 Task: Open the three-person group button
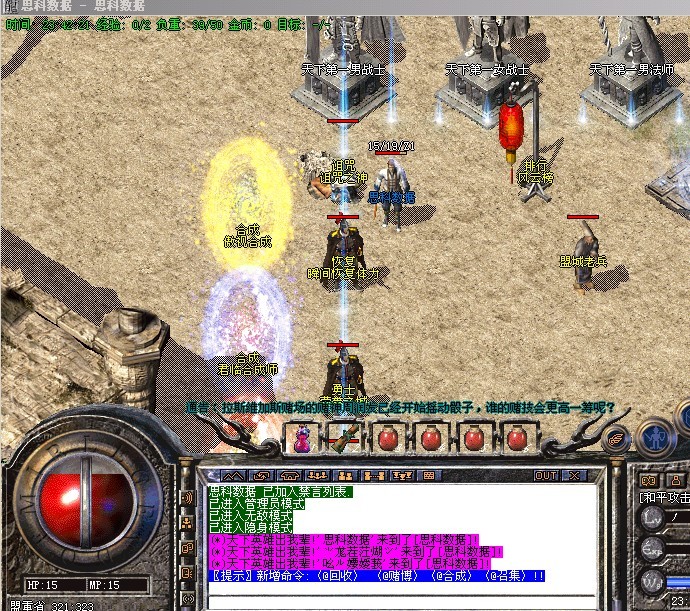[x=317, y=475]
